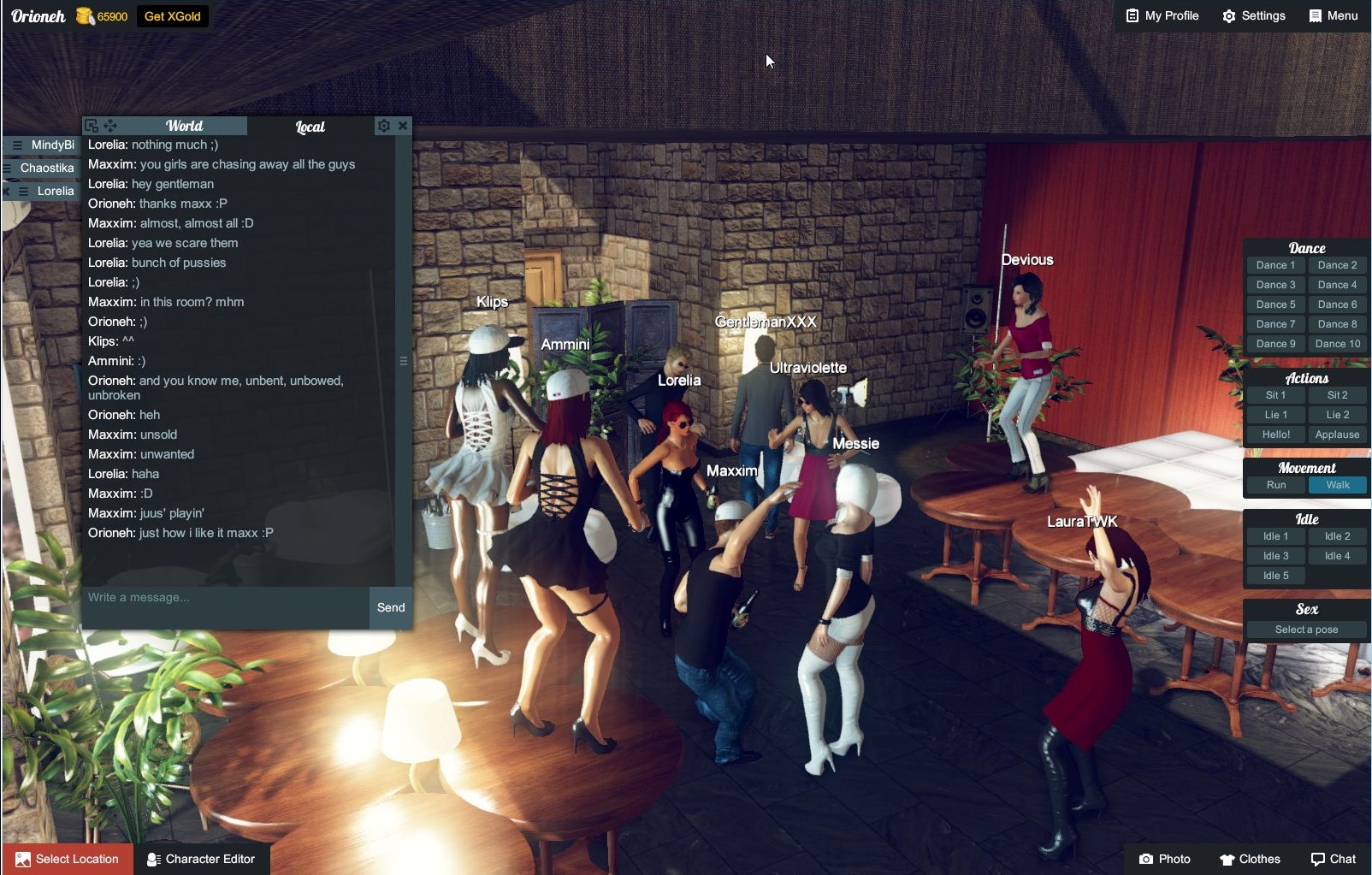
Task: Open the Chat panel at bottom right
Action: pyautogui.click(x=1333, y=859)
